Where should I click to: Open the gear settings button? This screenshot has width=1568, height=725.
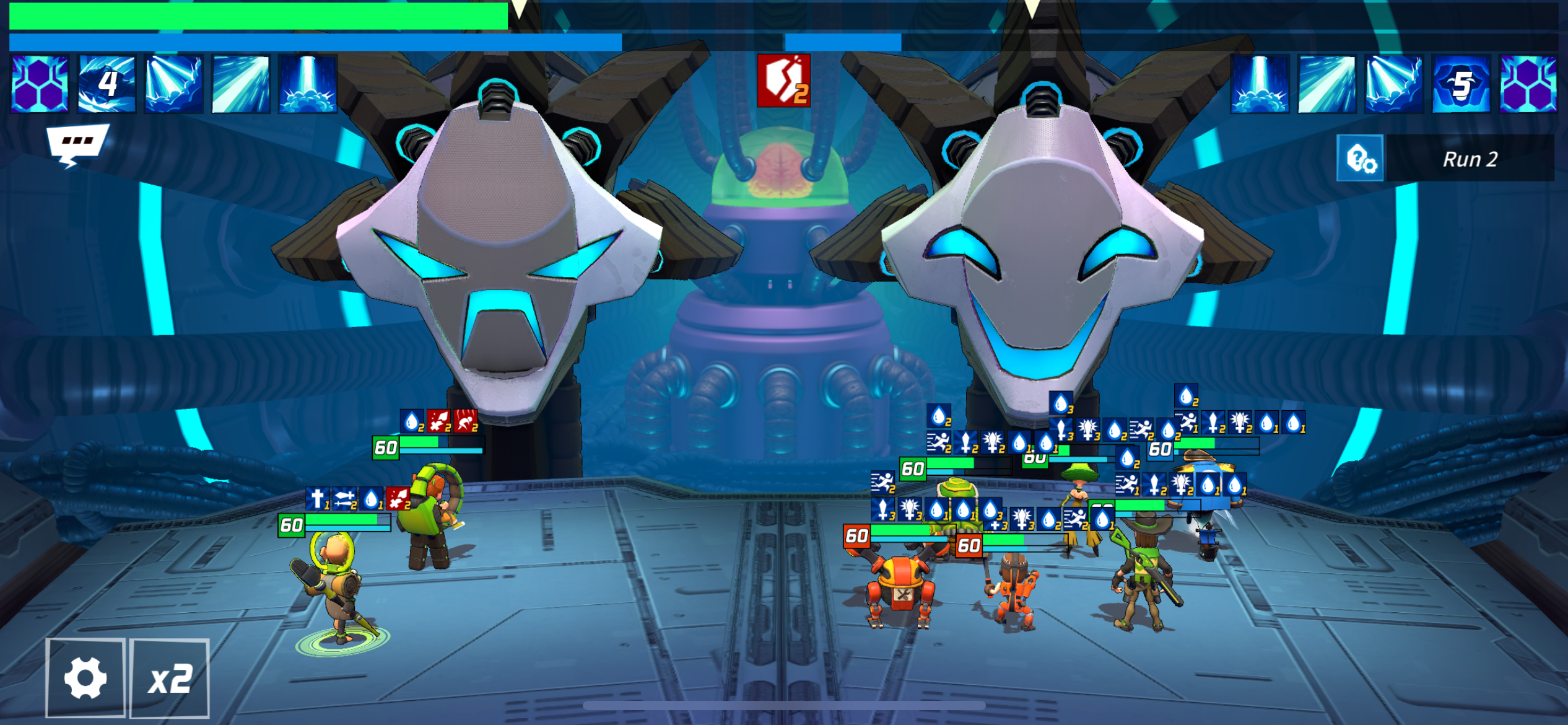point(85,678)
